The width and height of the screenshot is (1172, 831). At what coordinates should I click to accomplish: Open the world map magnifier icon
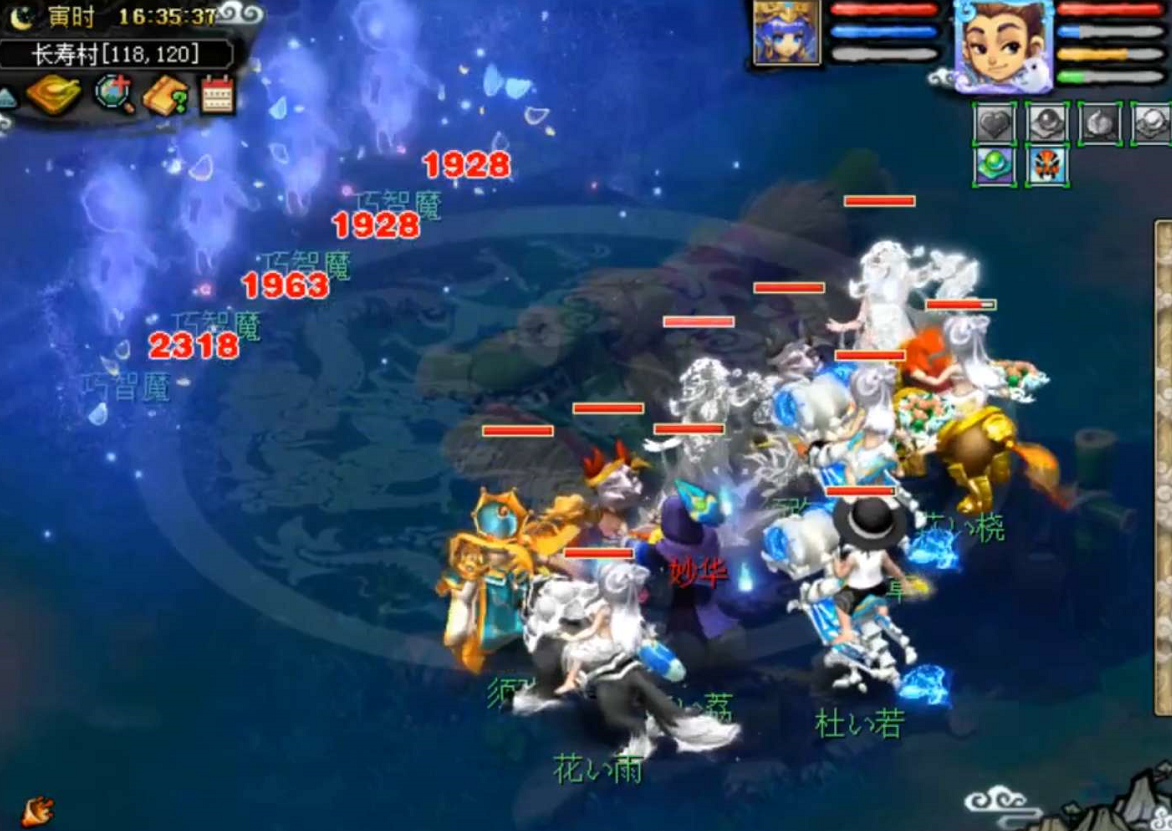[114, 94]
